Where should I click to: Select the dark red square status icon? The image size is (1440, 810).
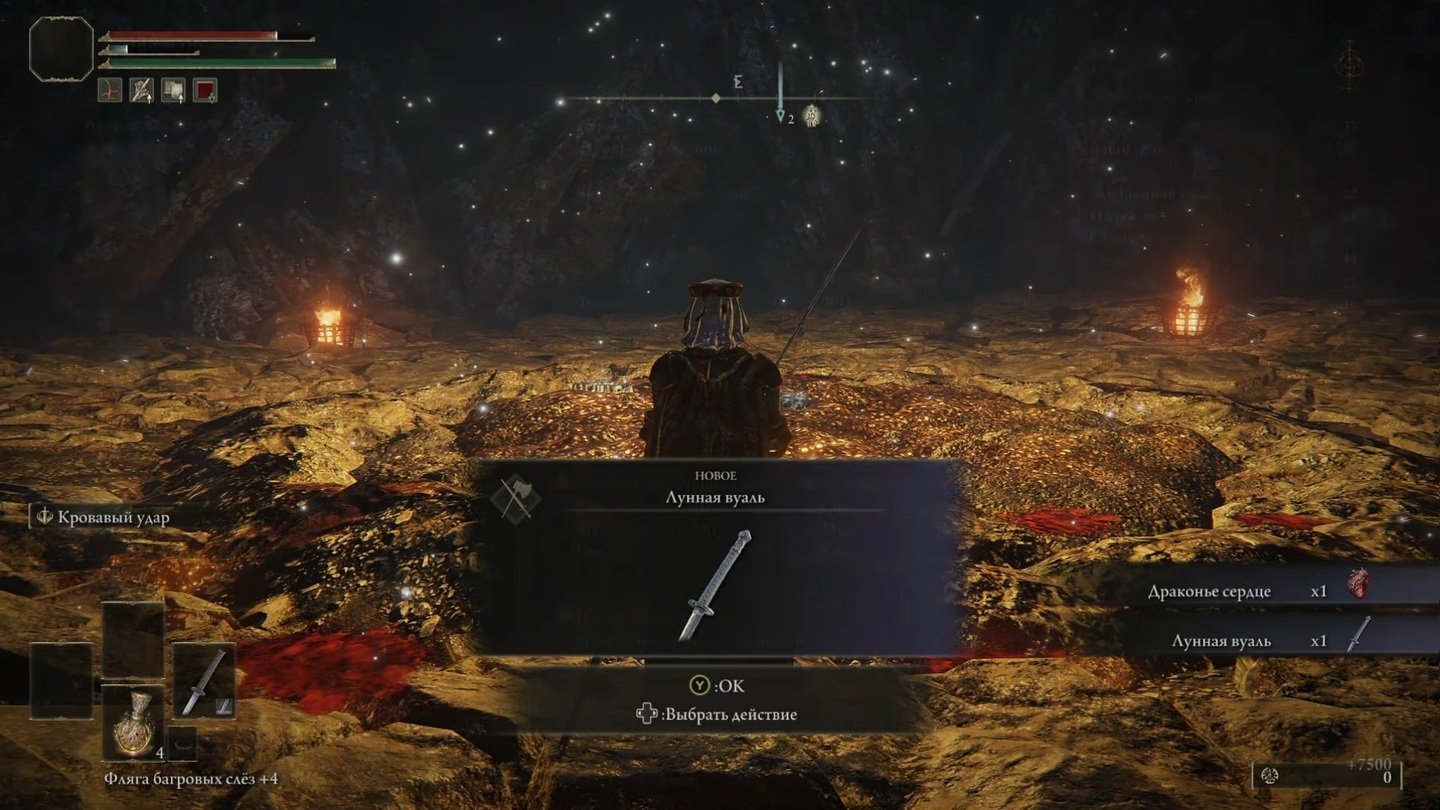point(205,90)
